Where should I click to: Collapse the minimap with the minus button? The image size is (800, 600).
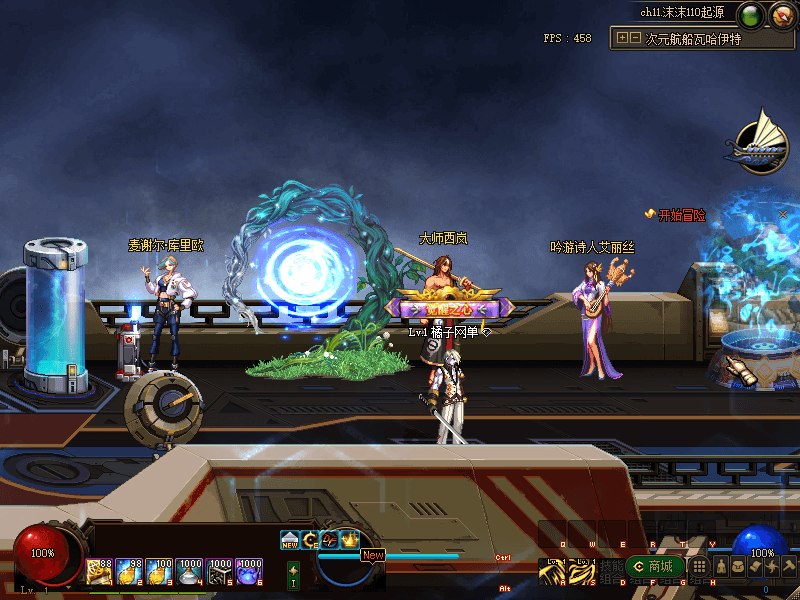[x=635, y=38]
